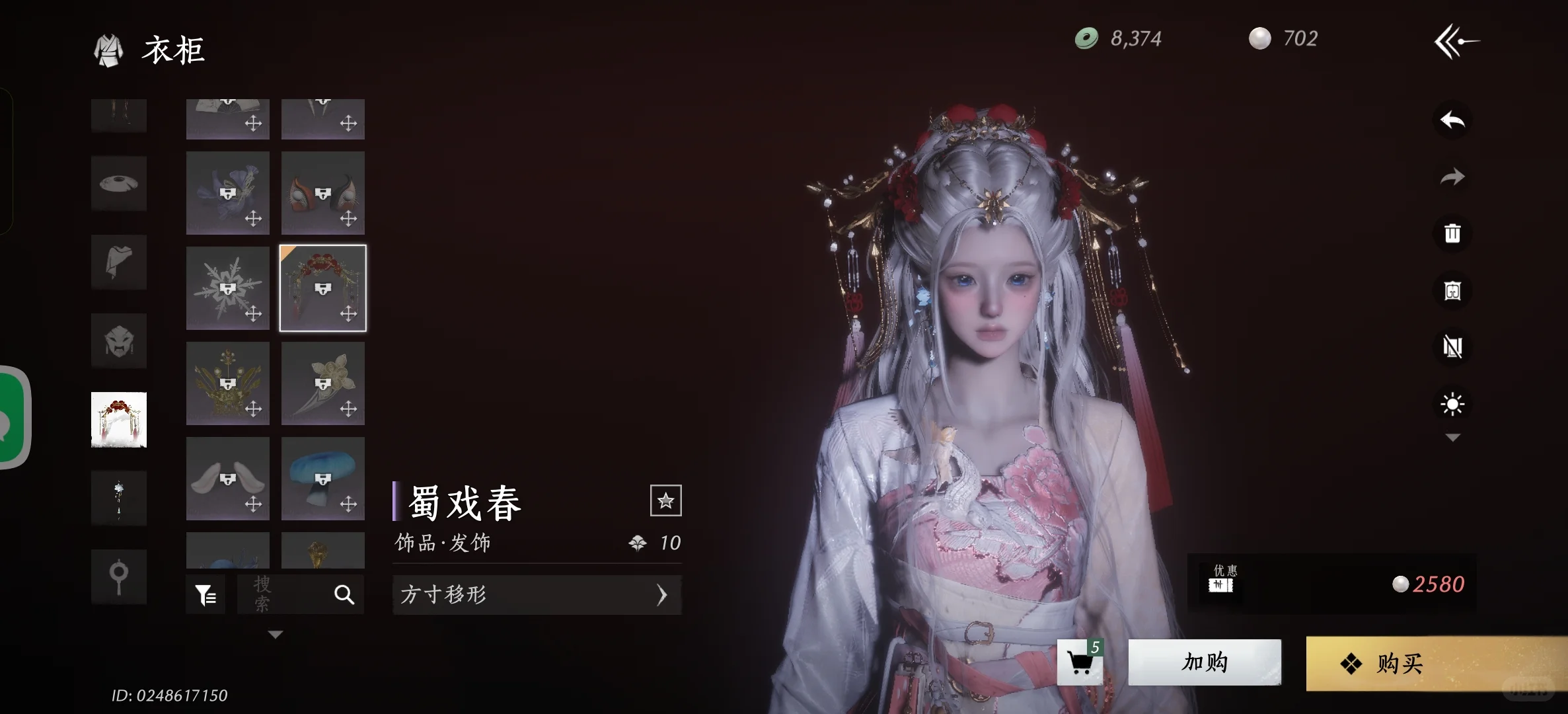Click the pearl currency icon showing 702
The height and width of the screenshot is (714, 1568).
click(x=1261, y=38)
